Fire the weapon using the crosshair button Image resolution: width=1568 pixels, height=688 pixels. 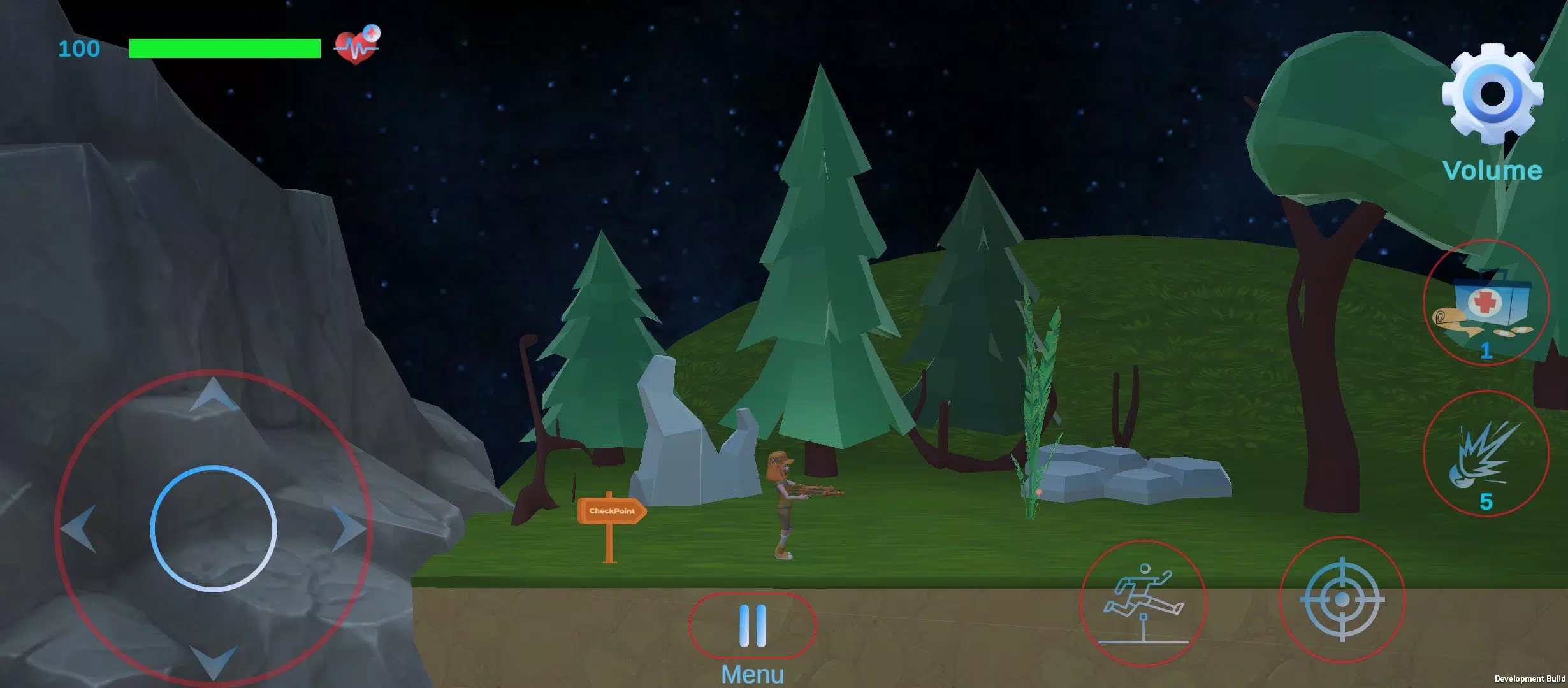coord(1342,599)
